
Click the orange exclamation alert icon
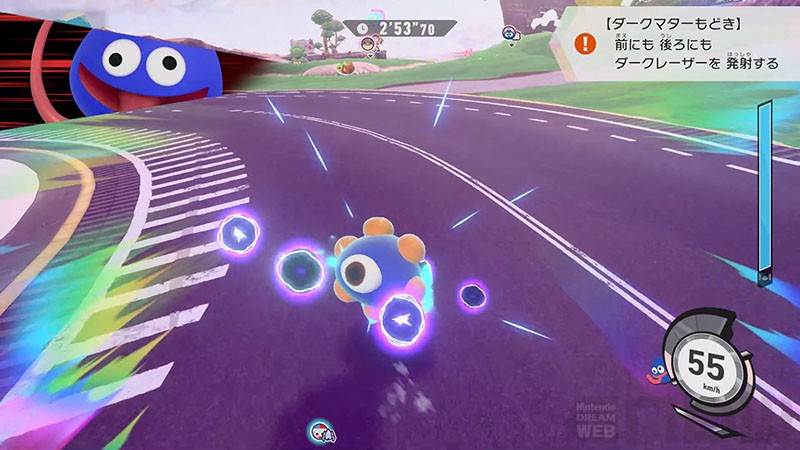tap(586, 43)
